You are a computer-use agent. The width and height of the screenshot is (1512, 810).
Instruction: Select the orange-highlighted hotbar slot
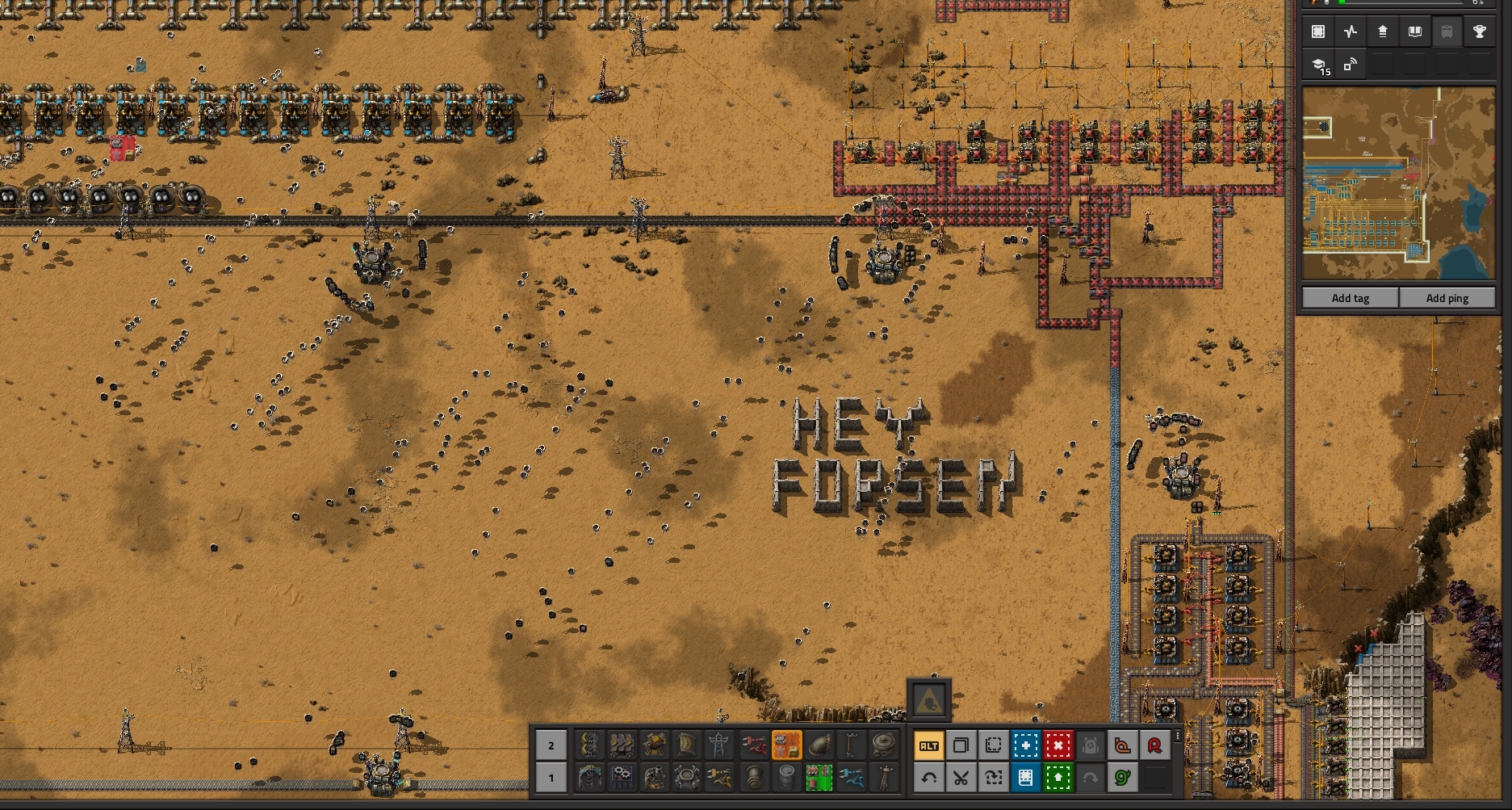tap(786, 745)
